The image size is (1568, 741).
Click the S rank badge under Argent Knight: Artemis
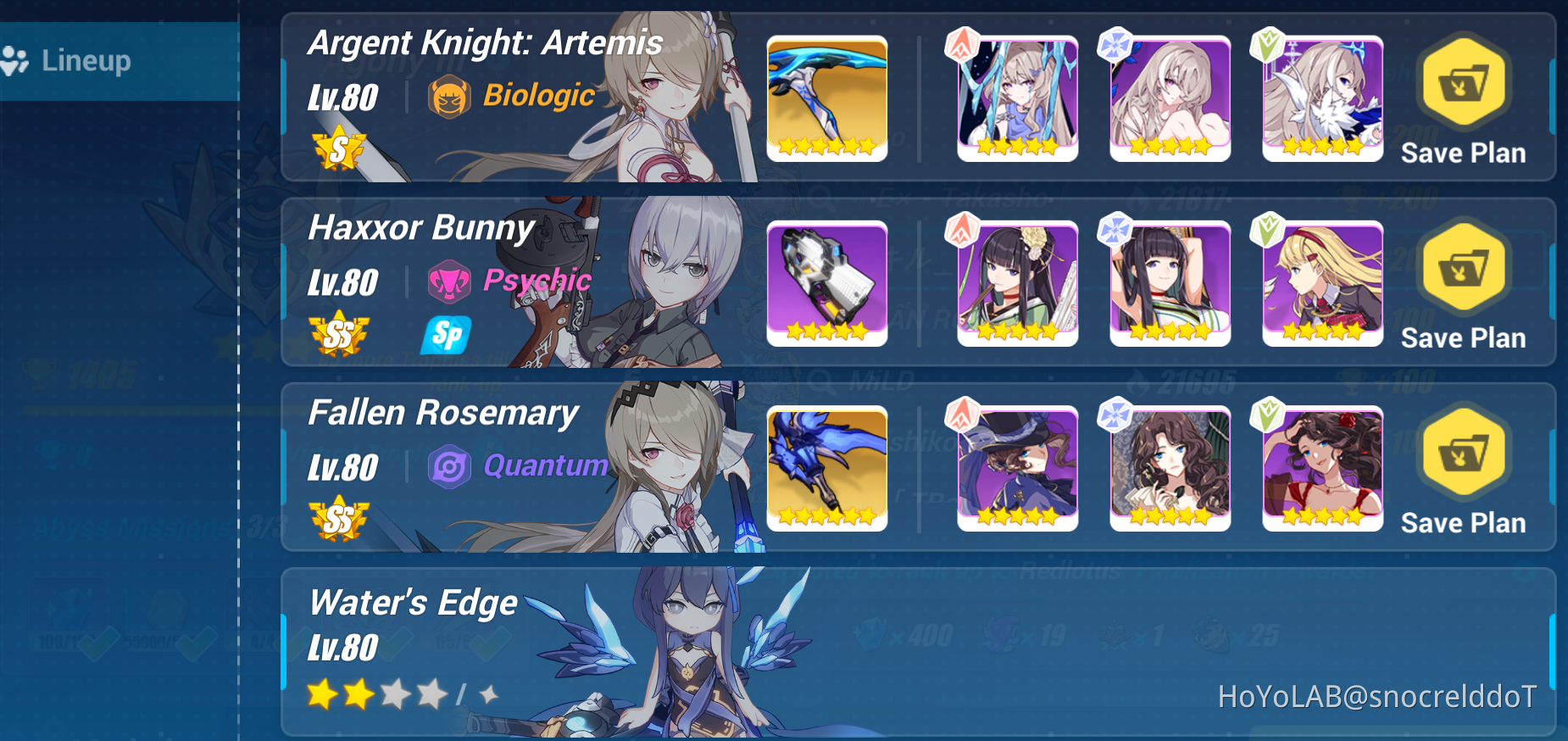click(337, 151)
